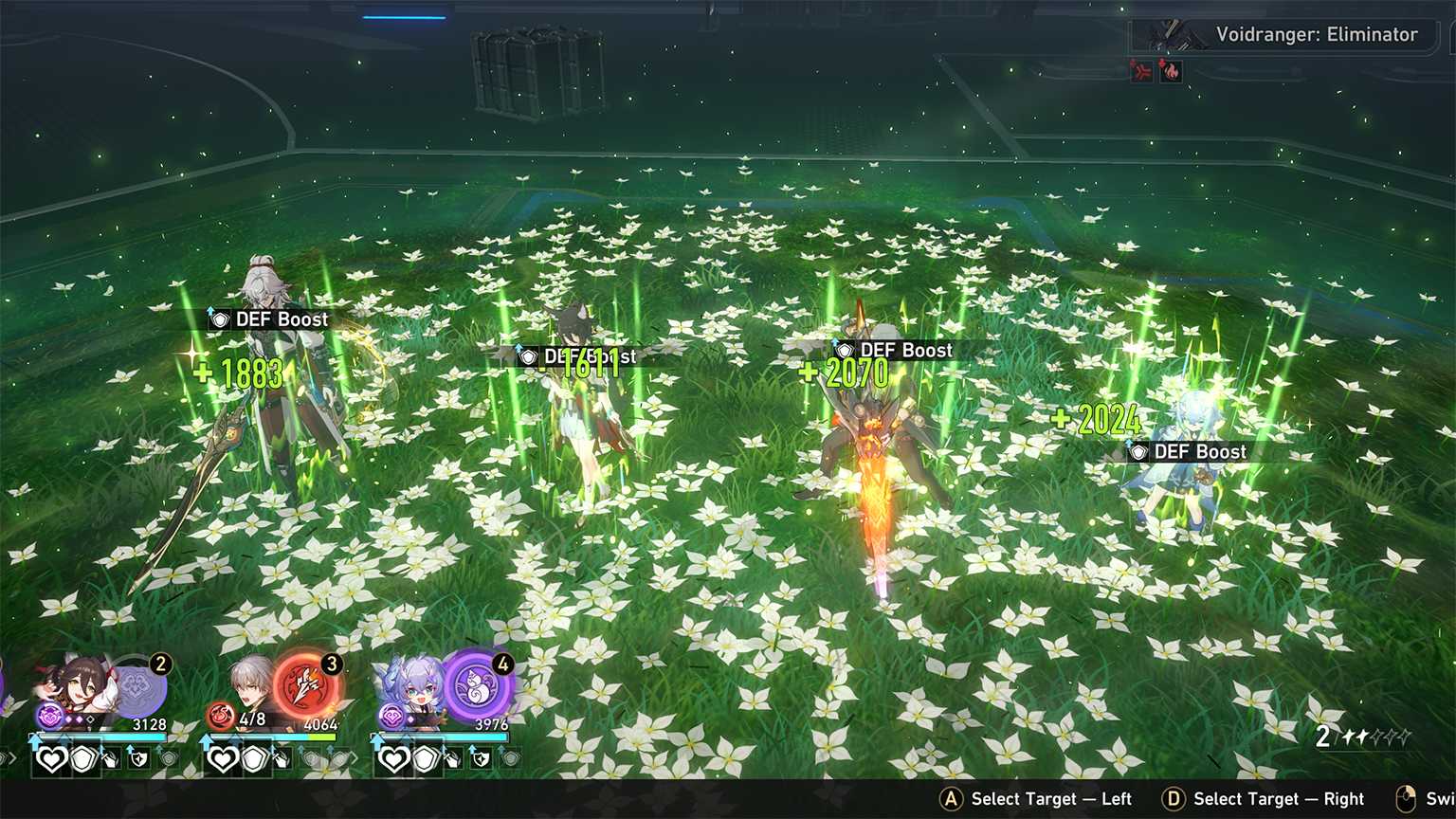Open the chevron right of Caelus's action icons
Image resolution: width=1456 pixels, height=819 pixels.
click(x=356, y=756)
